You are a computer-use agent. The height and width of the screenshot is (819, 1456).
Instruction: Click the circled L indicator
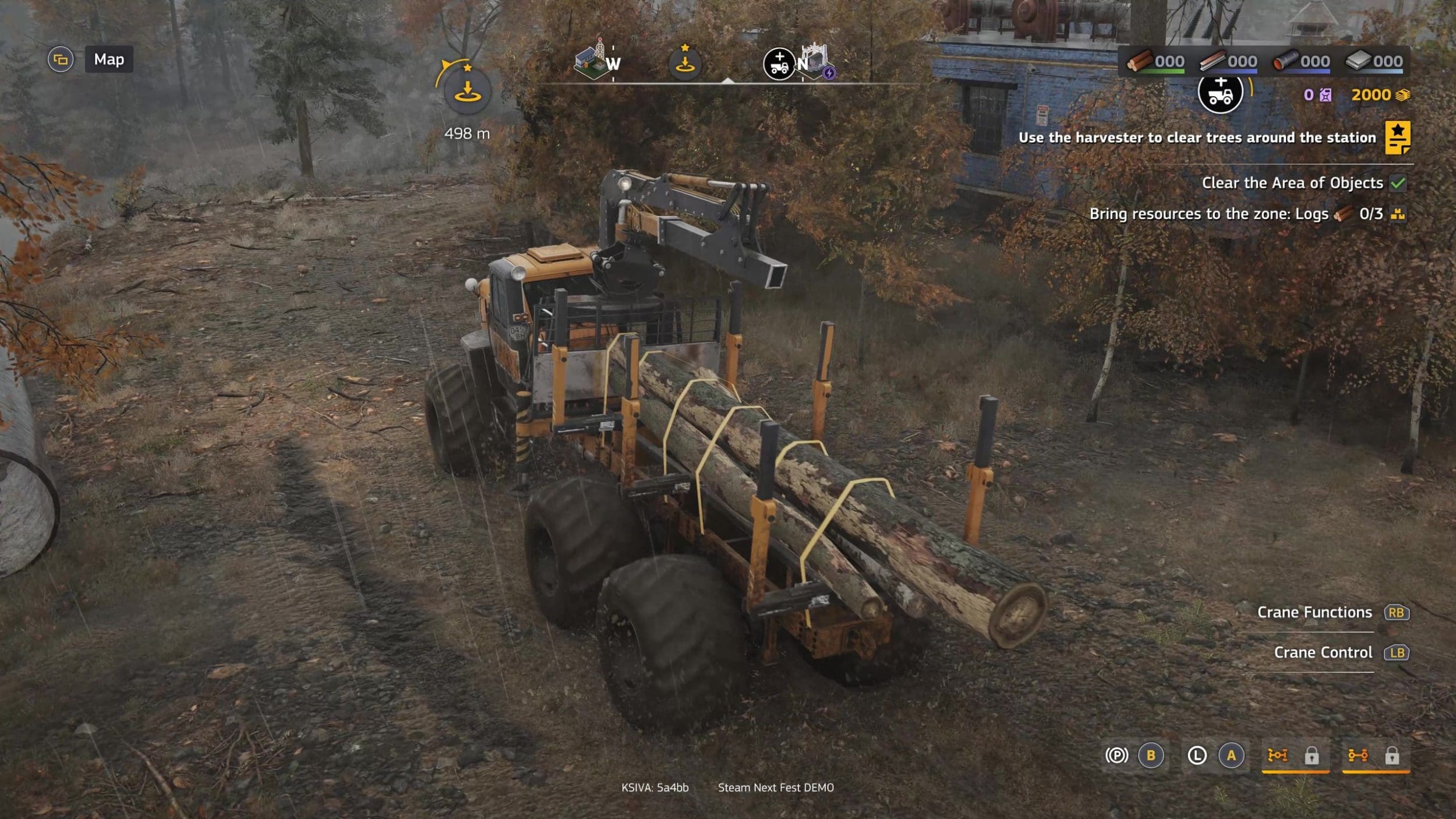1197,756
